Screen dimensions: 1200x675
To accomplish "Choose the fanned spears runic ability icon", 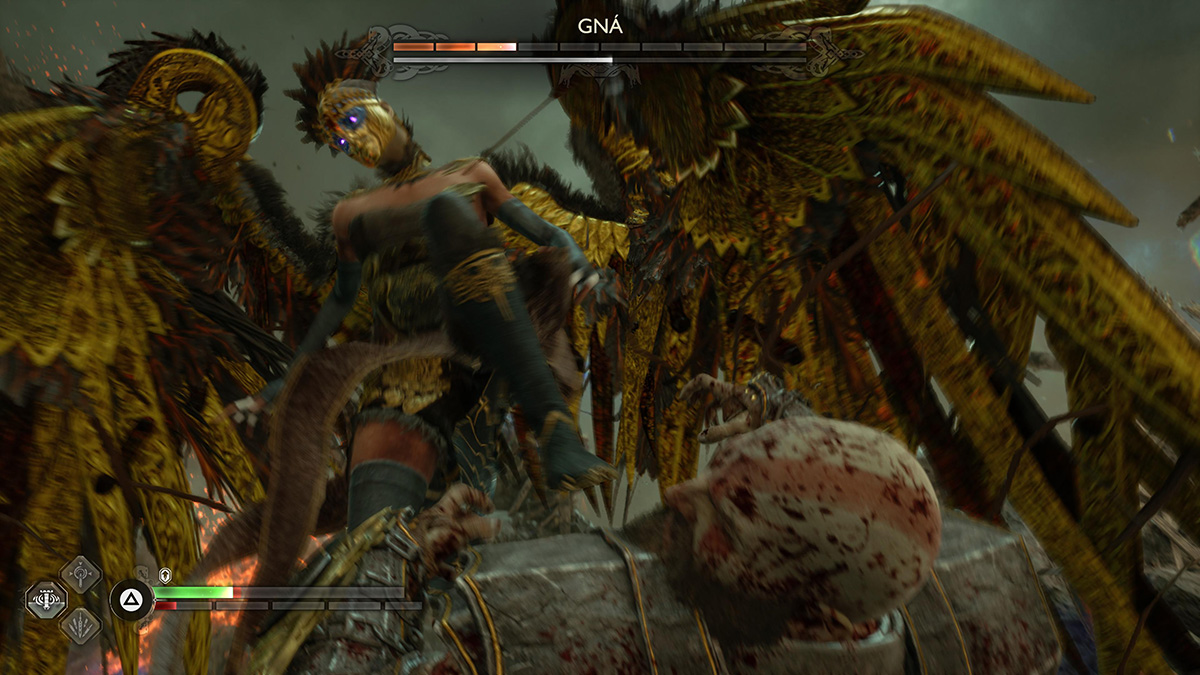I will [x=79, y=626].
